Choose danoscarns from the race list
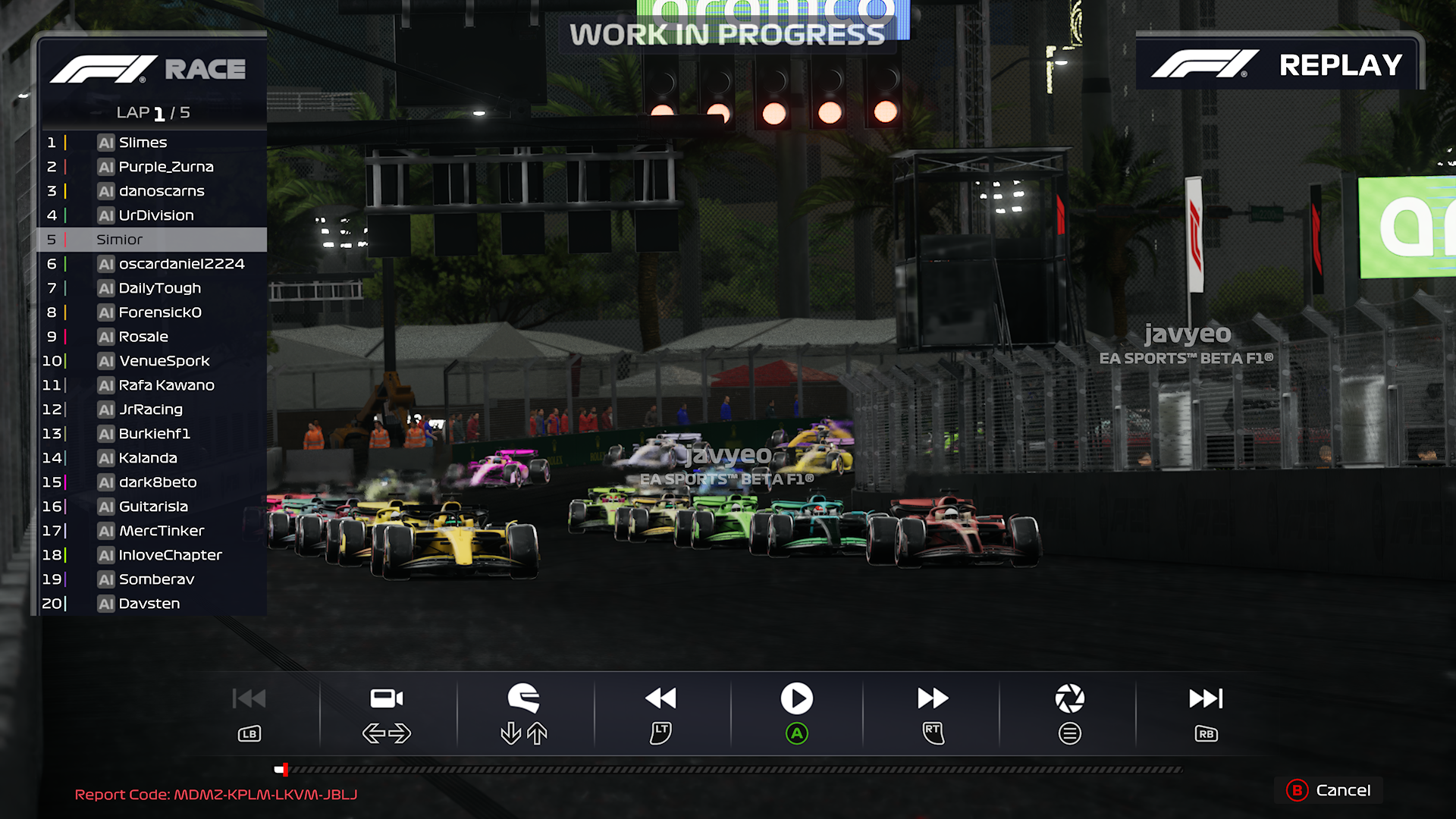Viewport: 1456px width, 819px height. 161,191
